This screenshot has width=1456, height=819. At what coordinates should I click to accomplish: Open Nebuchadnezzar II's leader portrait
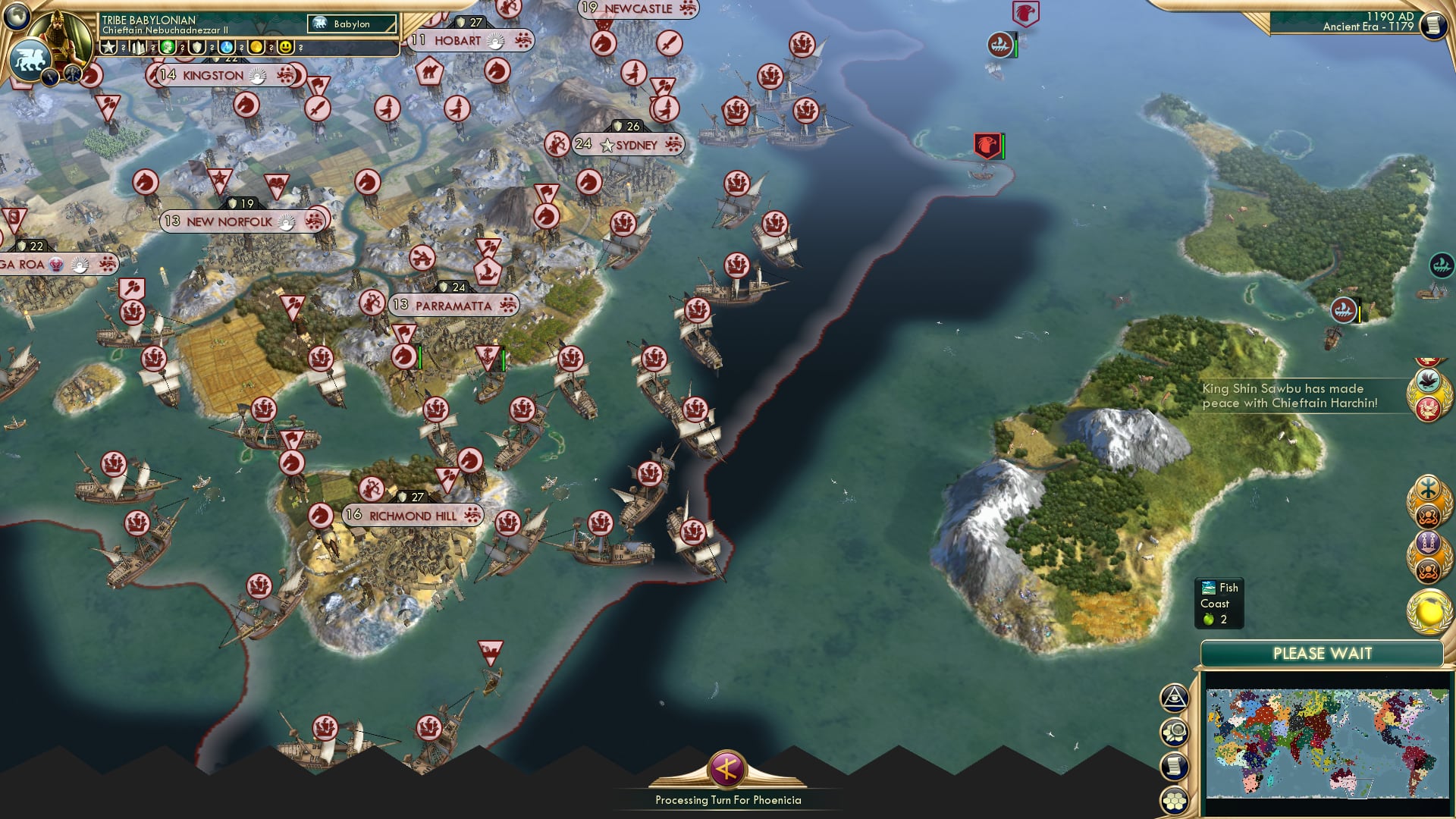pos(64,30)
